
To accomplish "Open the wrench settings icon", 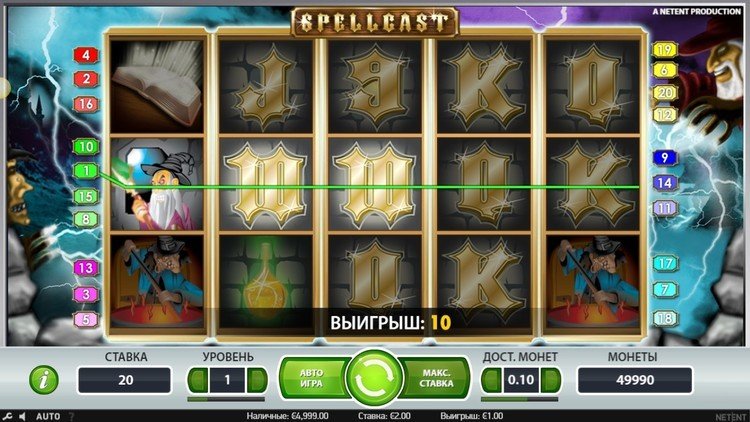I will pos(8,416).
